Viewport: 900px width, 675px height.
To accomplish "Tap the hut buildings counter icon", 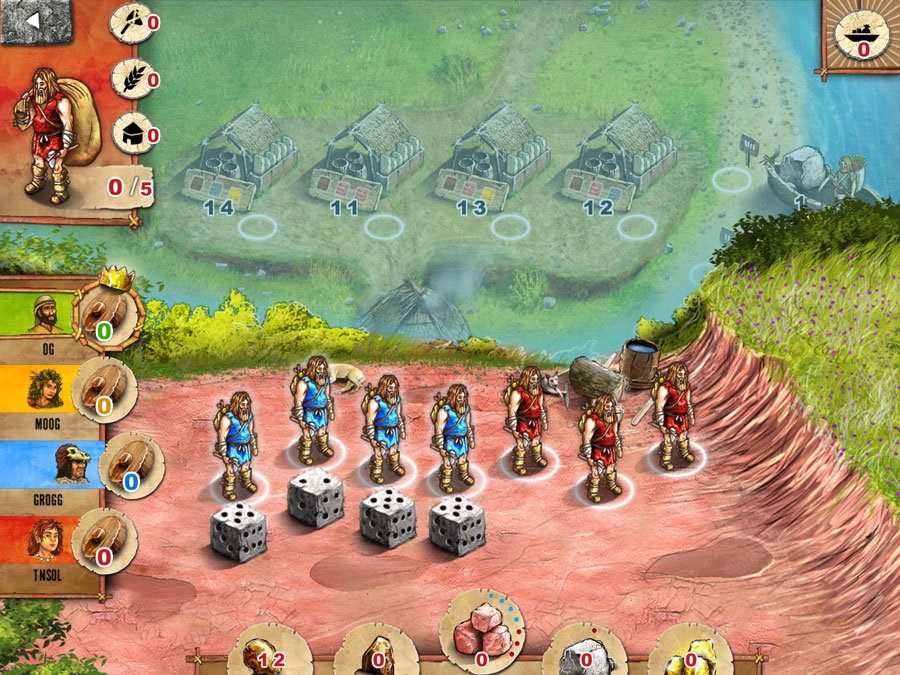I will (x=129, y=132).
